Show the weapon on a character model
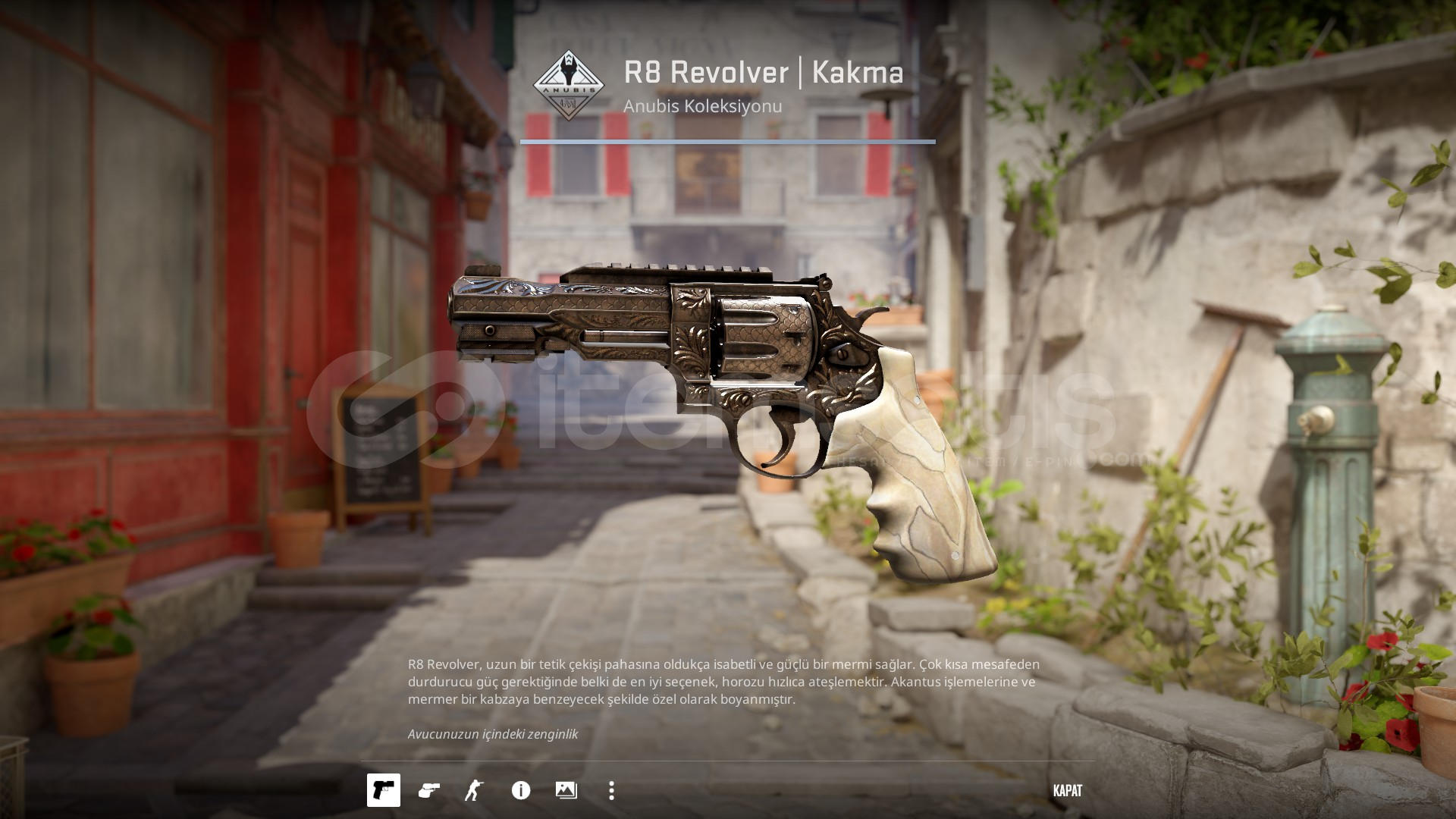 [475, 790]
